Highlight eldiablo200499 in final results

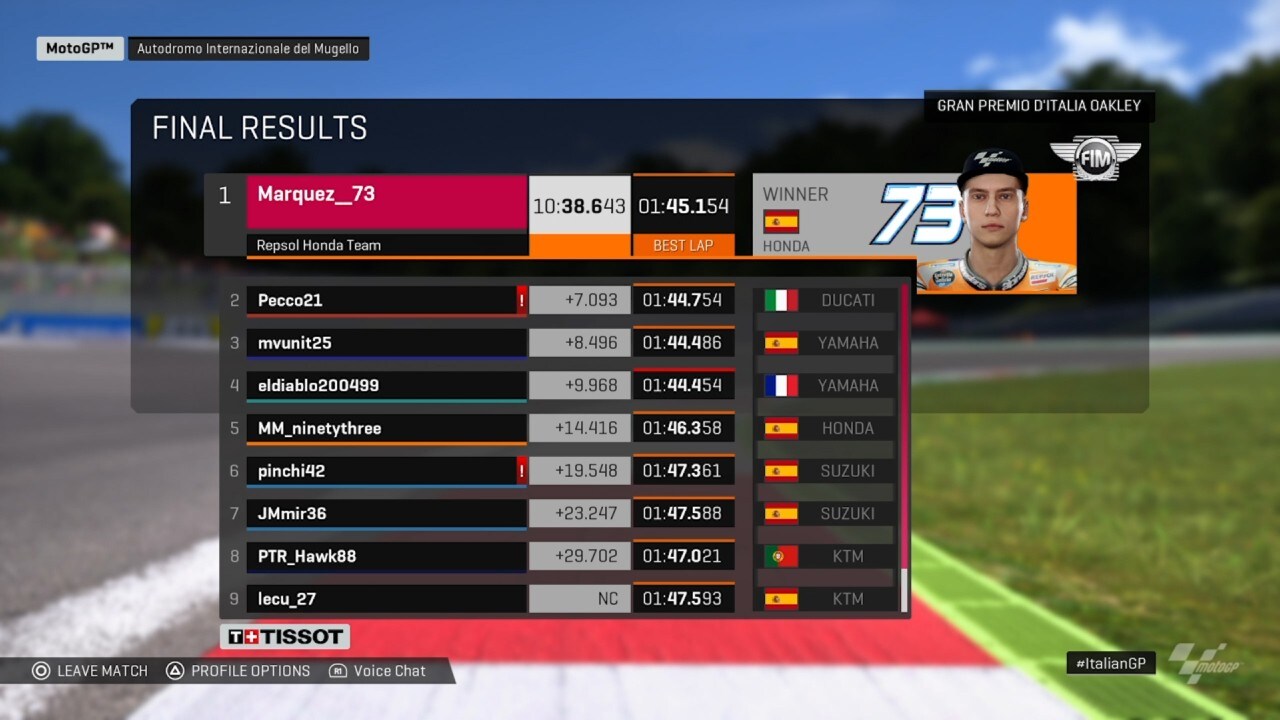386,386
